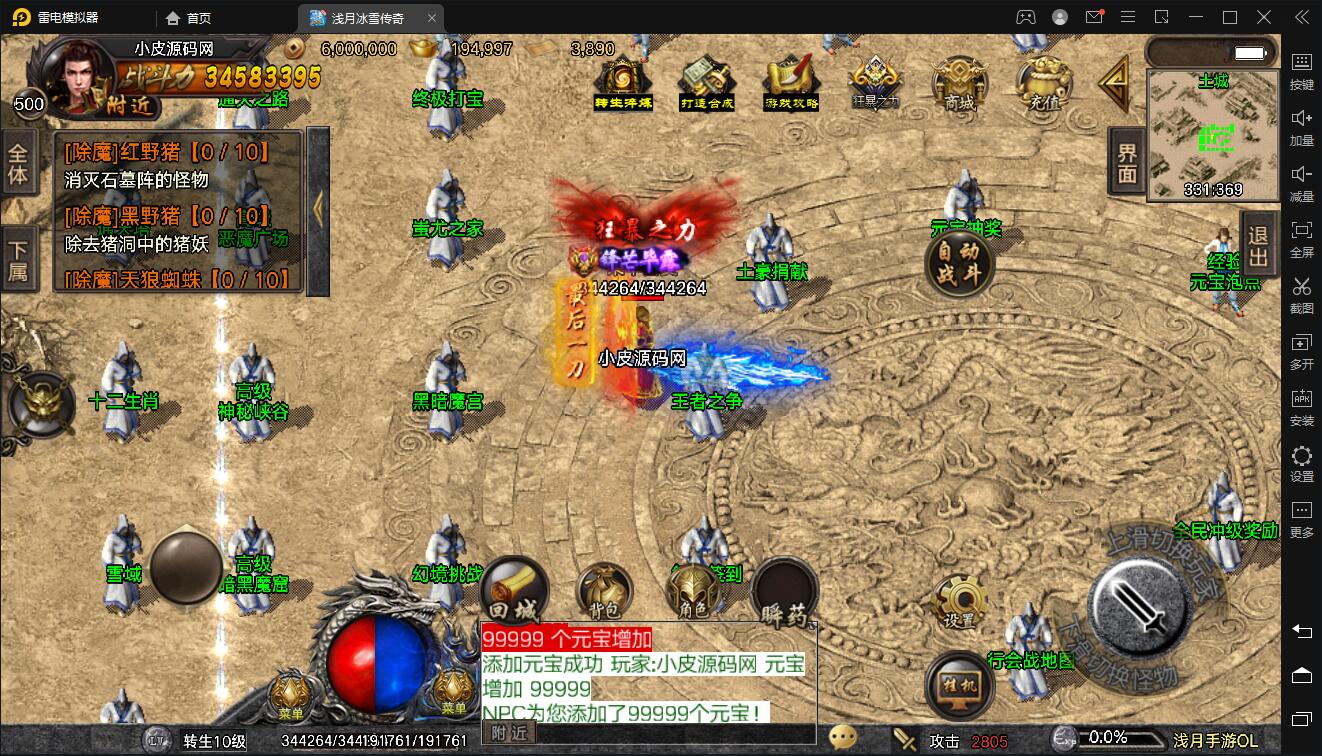The height and width of the screenshot is (756, 1322).
Task: Open the 背包 bag
Action: [603, 592]
